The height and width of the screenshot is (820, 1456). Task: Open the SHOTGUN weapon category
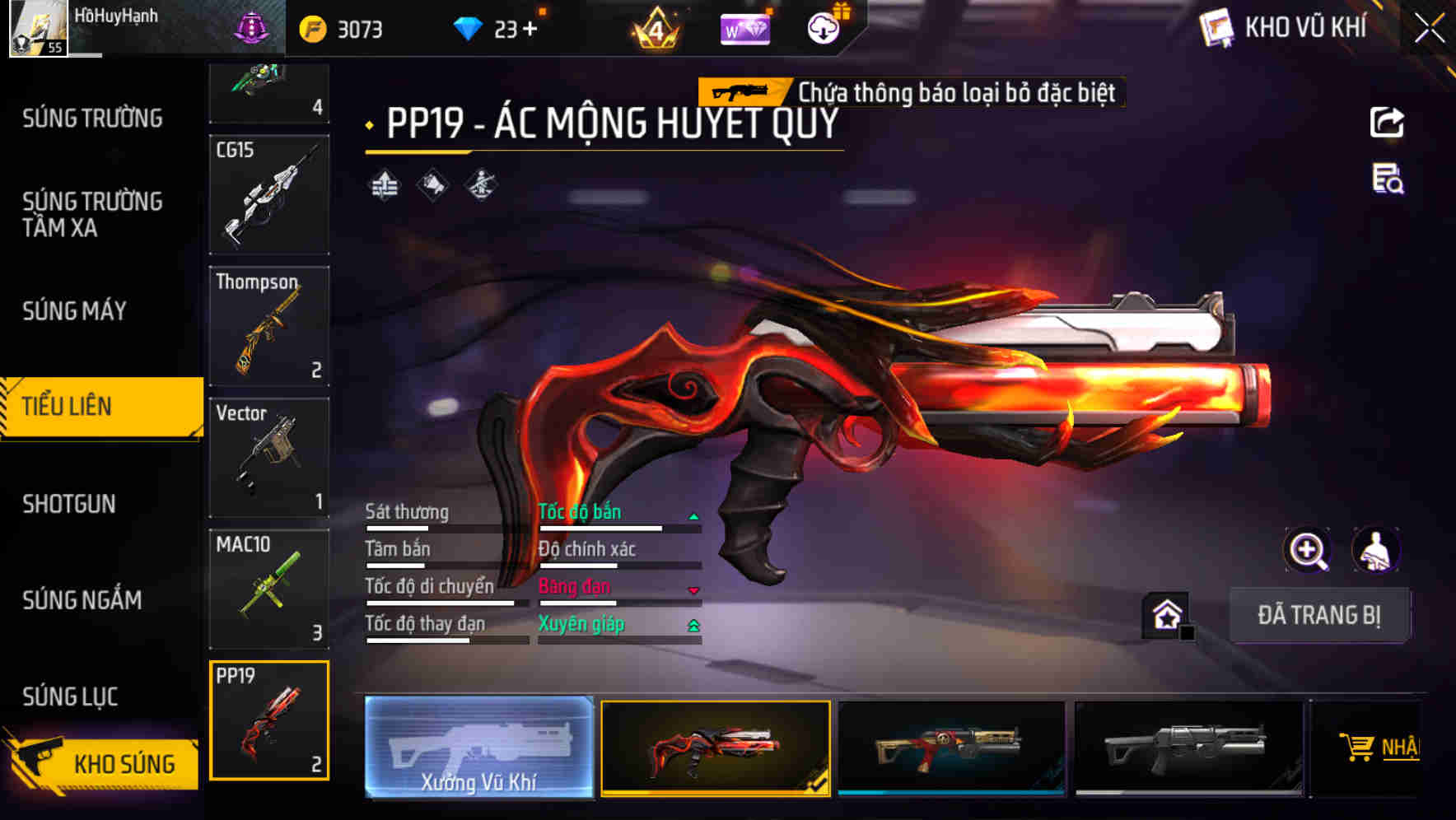[69, 503]
